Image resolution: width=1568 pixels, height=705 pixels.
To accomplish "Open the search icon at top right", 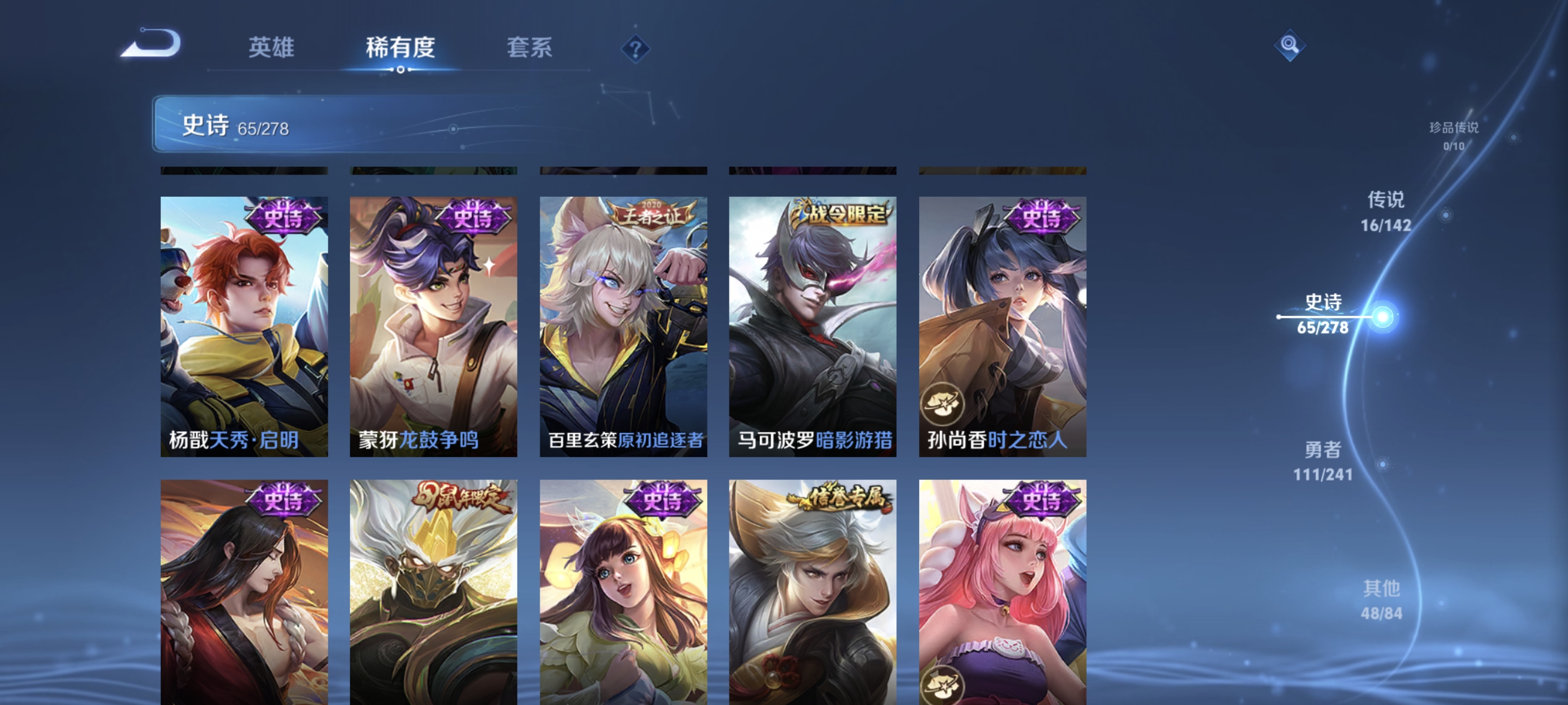I will 1289,45.
